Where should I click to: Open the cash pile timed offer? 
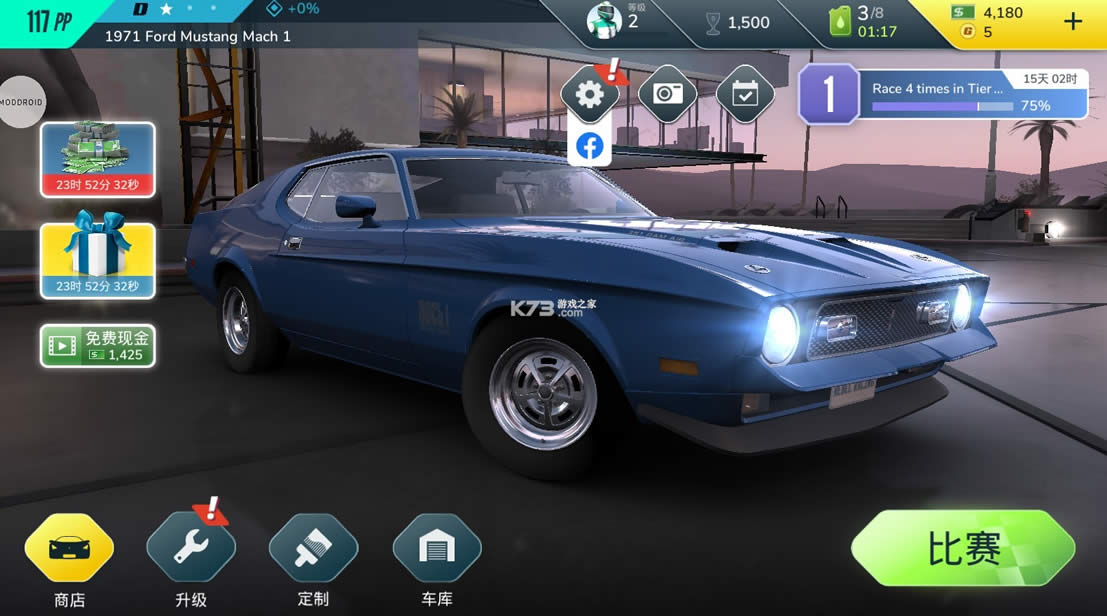(98, 160)
